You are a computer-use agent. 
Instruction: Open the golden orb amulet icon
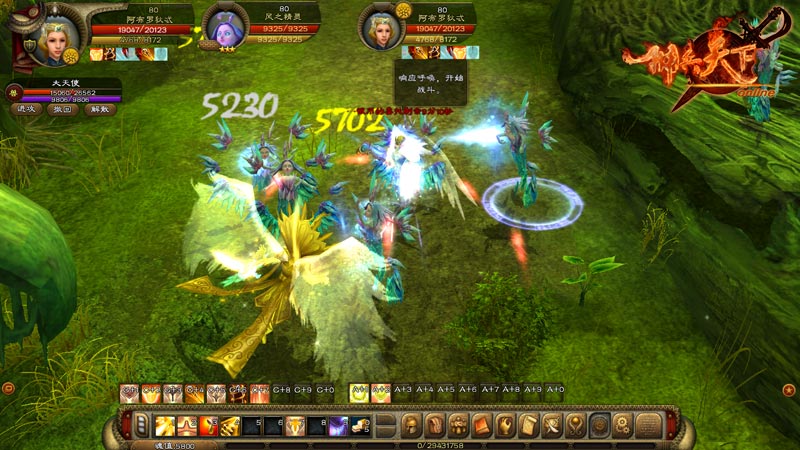point(576,426)
